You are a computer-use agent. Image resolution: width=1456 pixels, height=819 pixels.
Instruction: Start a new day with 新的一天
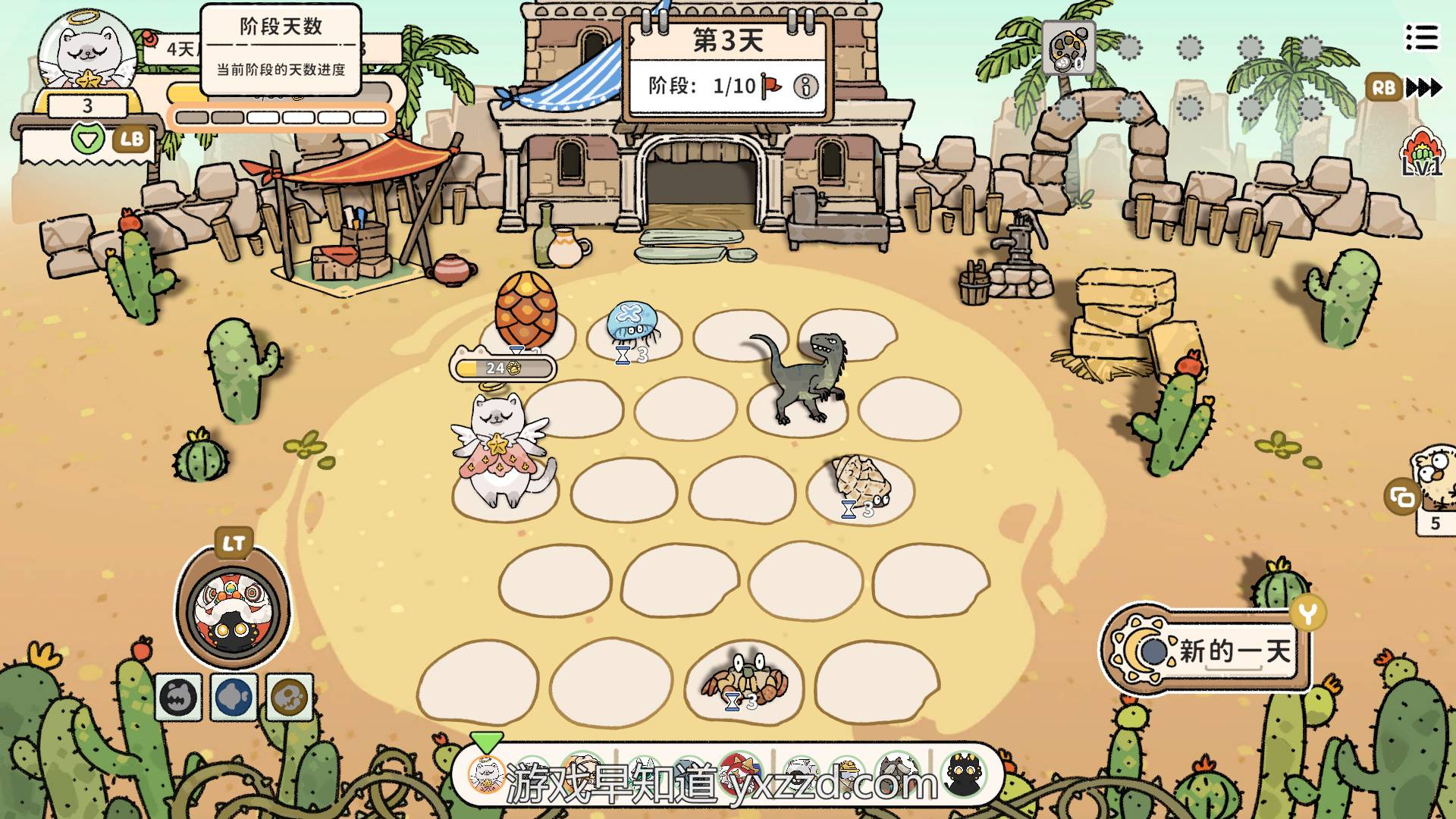click(1206, 651)
